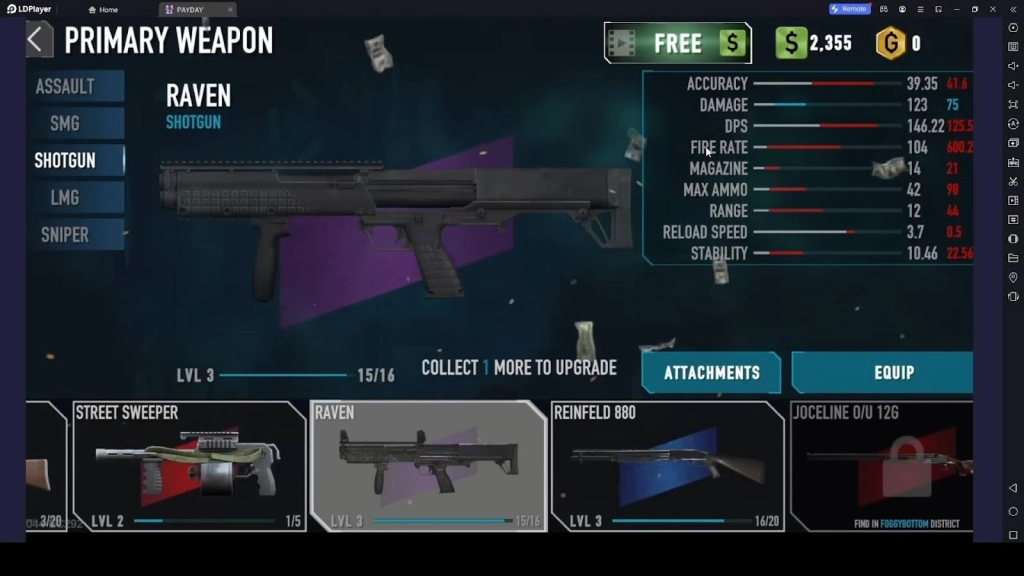Select the SMG weapon category

point(67,123)
